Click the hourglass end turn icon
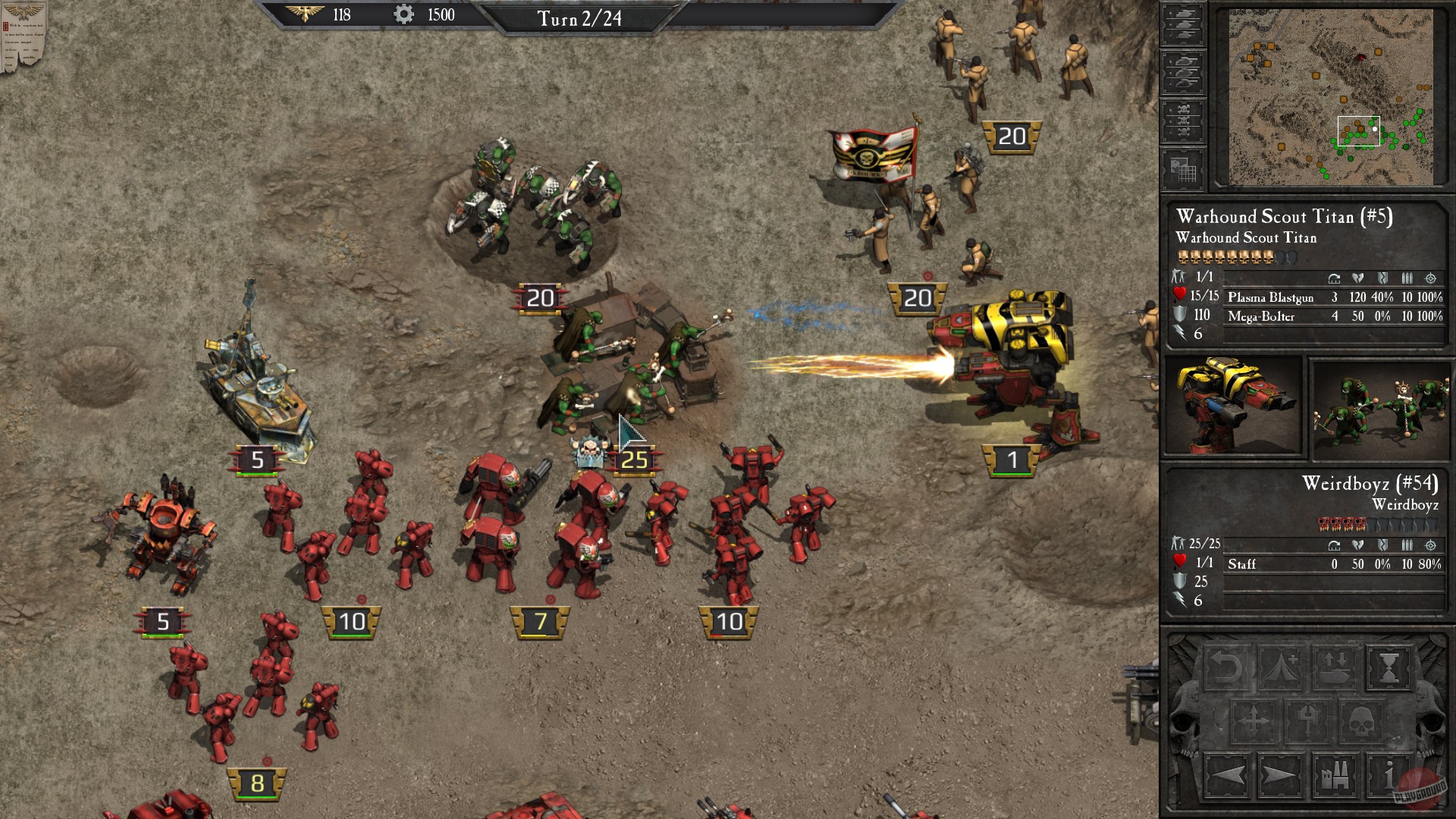Screen dimensions: 1456x819 coord(1389,667)
